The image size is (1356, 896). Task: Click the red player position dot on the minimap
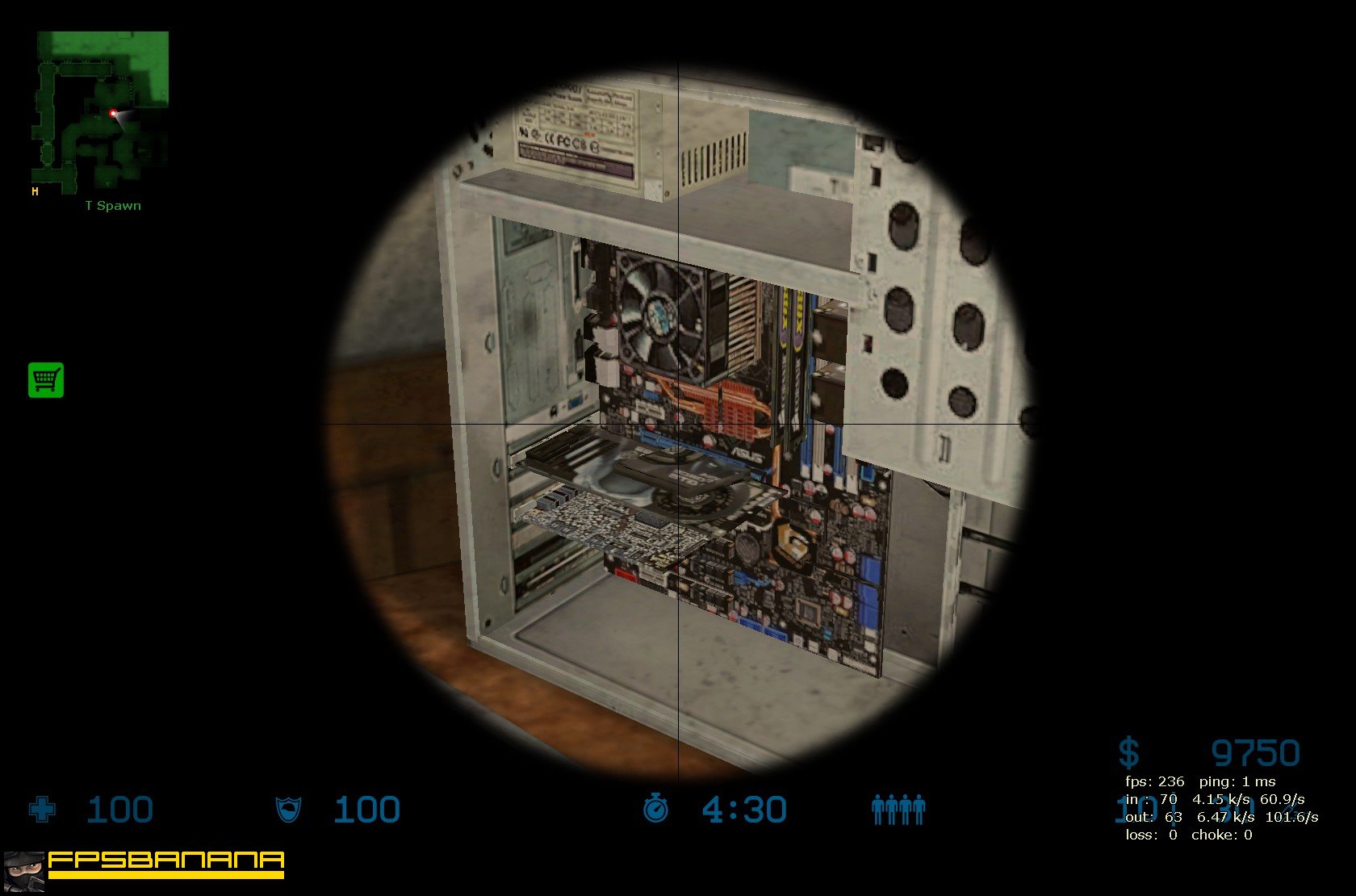pos(111,115)
